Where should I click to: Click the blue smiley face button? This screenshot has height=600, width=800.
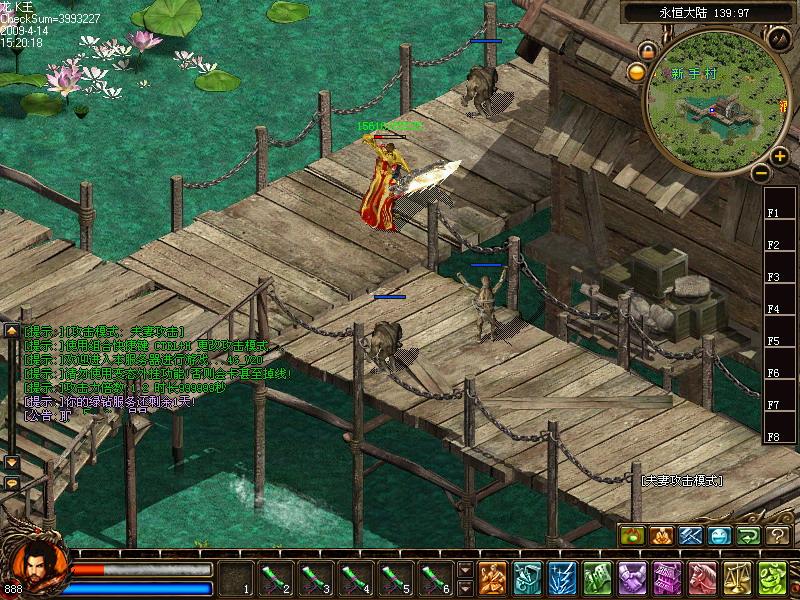[719, 536]
